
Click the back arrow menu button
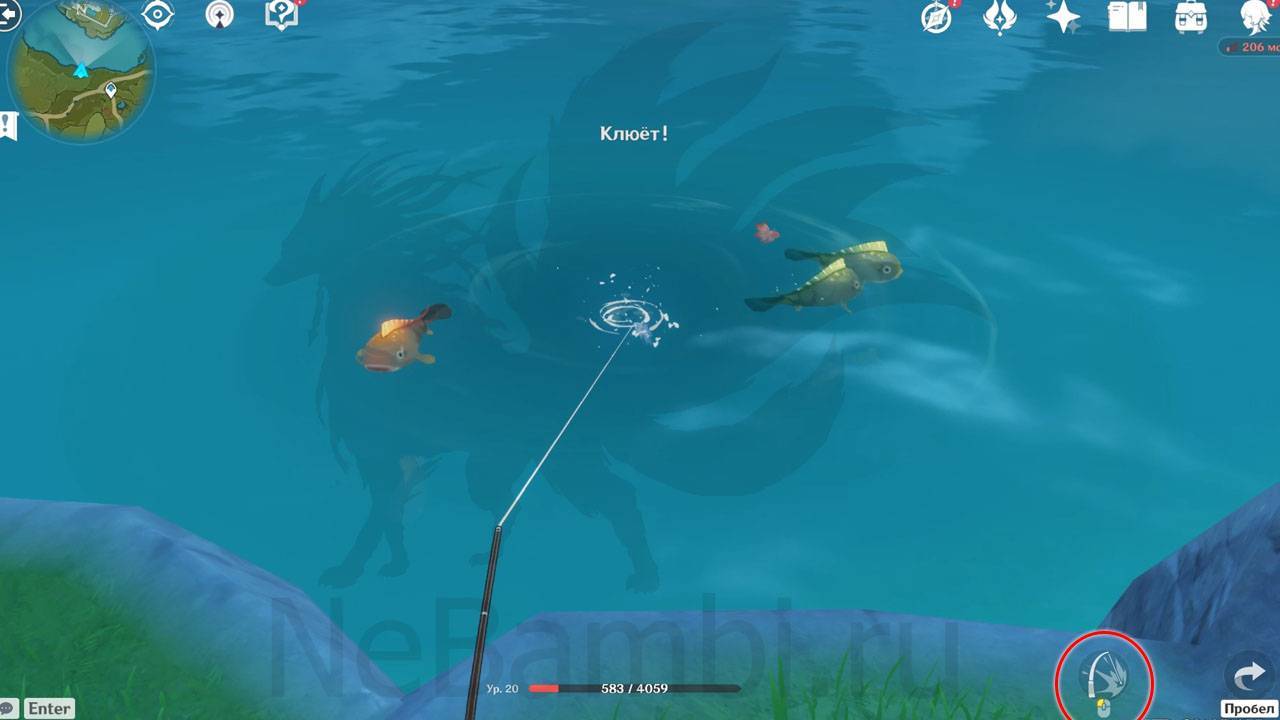[8, 14]
